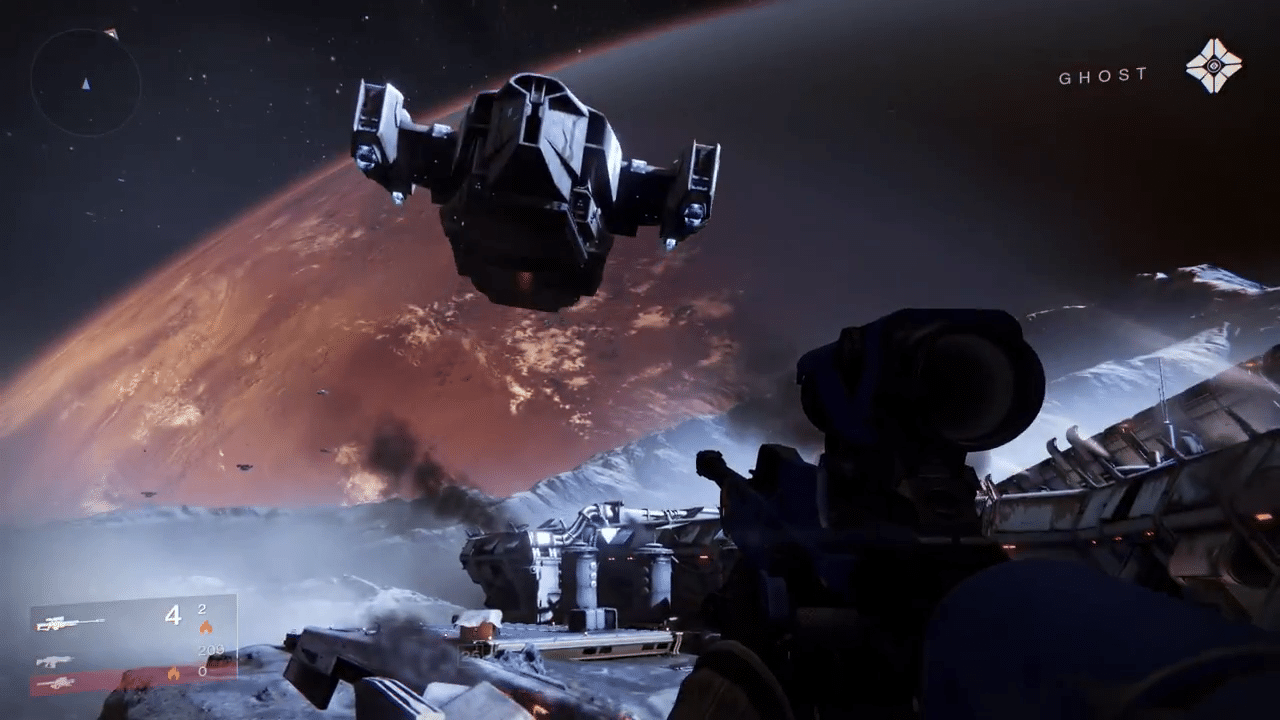Viewport: 1280px width, 720px height.
Task: Open the Ghost companion icon
Action: click(1213, 66)
